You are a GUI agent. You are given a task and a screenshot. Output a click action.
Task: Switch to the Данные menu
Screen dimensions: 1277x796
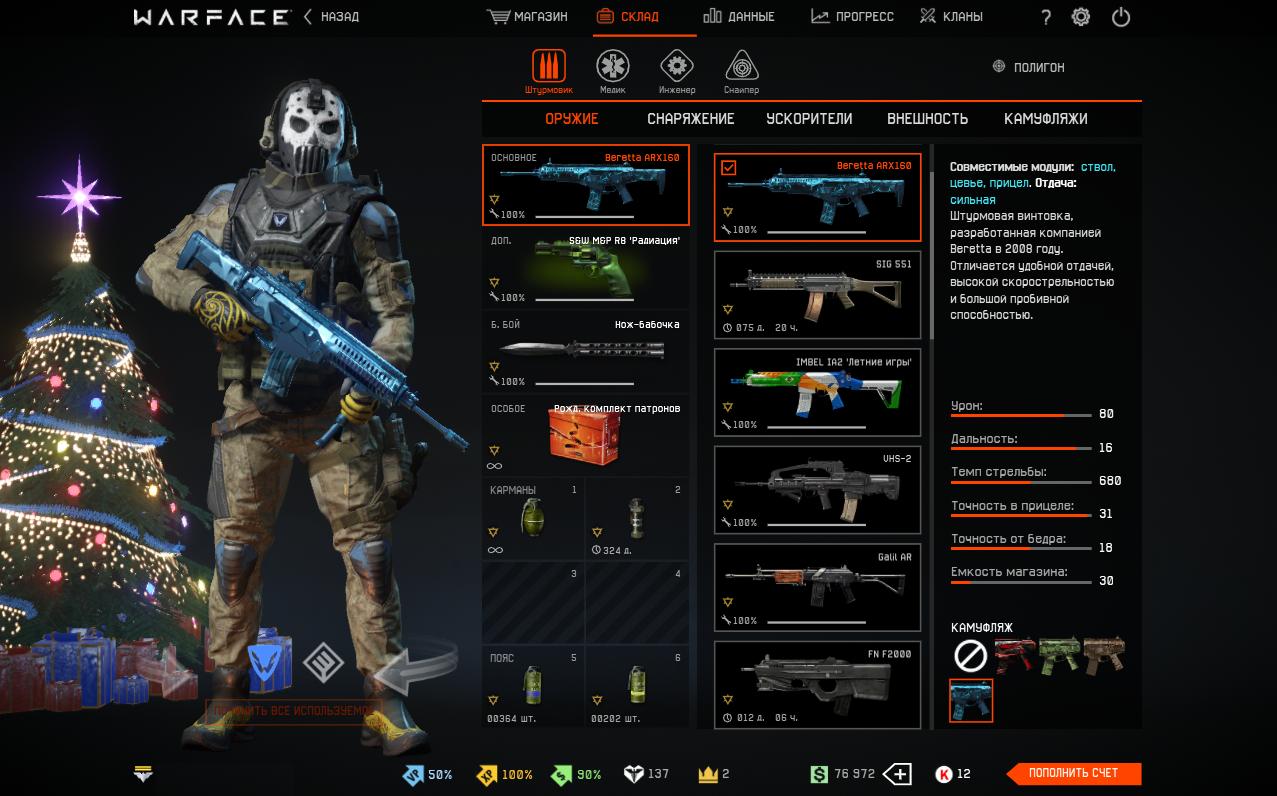(x=739, y=17)
